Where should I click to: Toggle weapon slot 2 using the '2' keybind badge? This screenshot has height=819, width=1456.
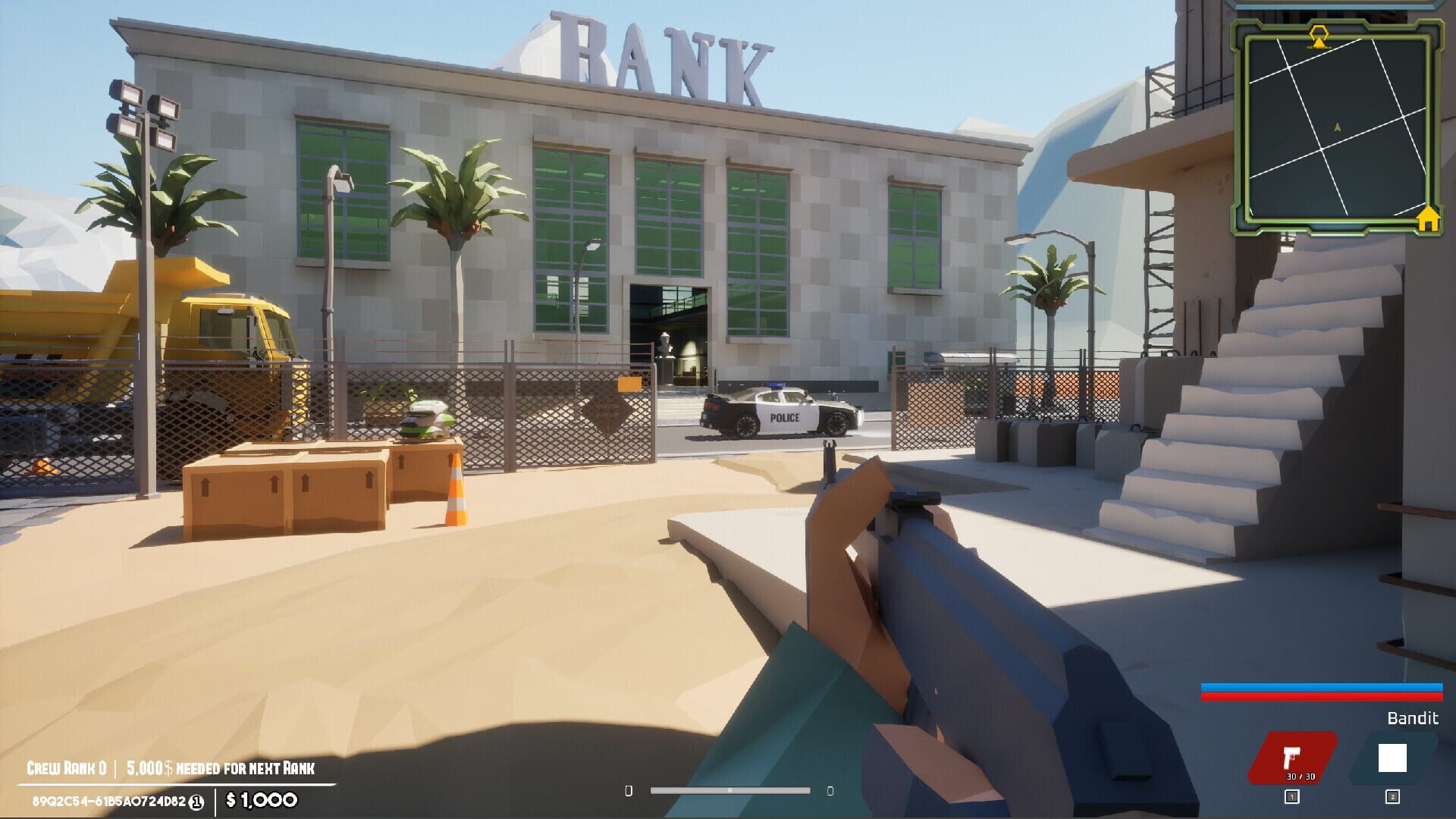[x=1394, y=796]
